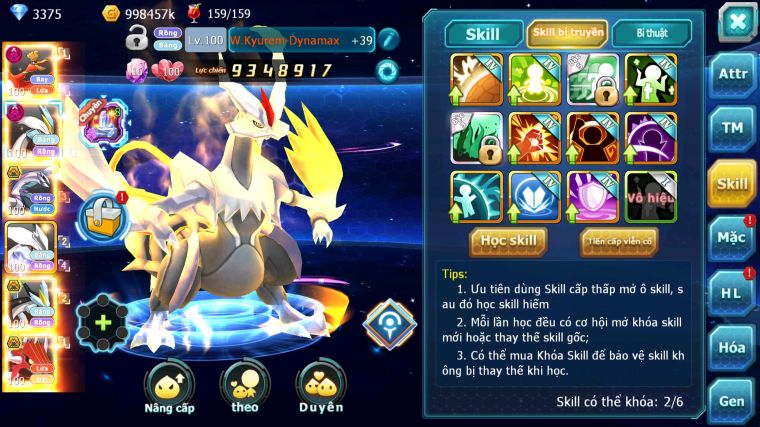Select the Attr side tab
The height and width of the screenshot is (427, 760).
(x=732, y=77)
